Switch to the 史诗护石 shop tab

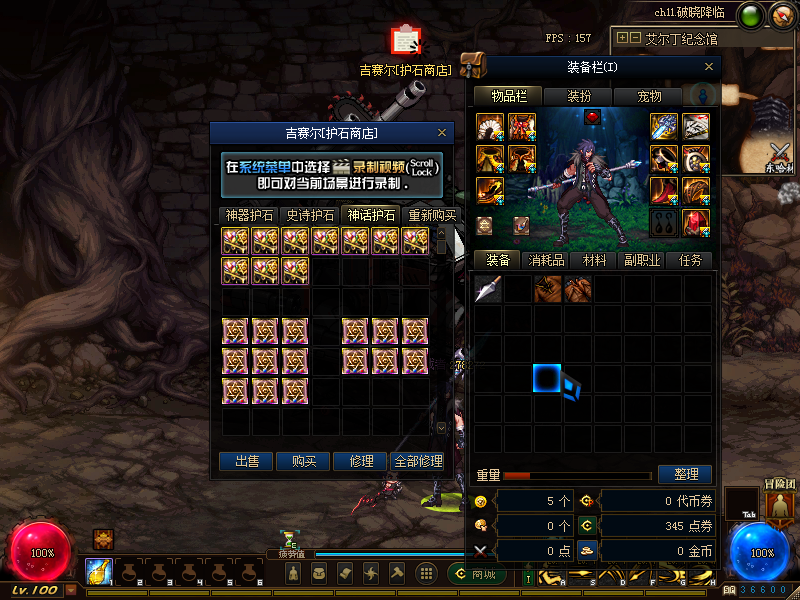tap(310, 215)
